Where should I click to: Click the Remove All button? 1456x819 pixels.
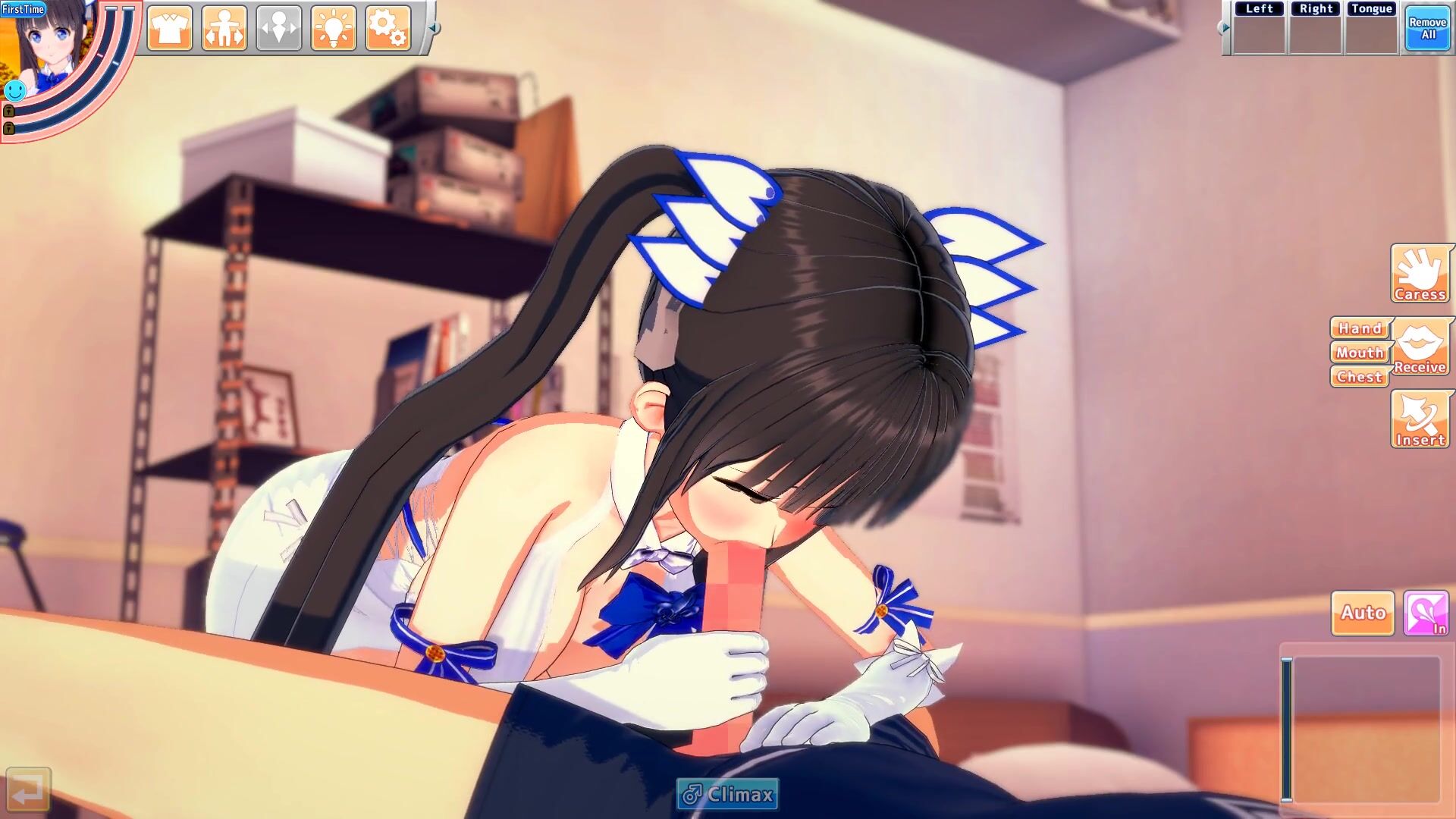pos(1428,29)
